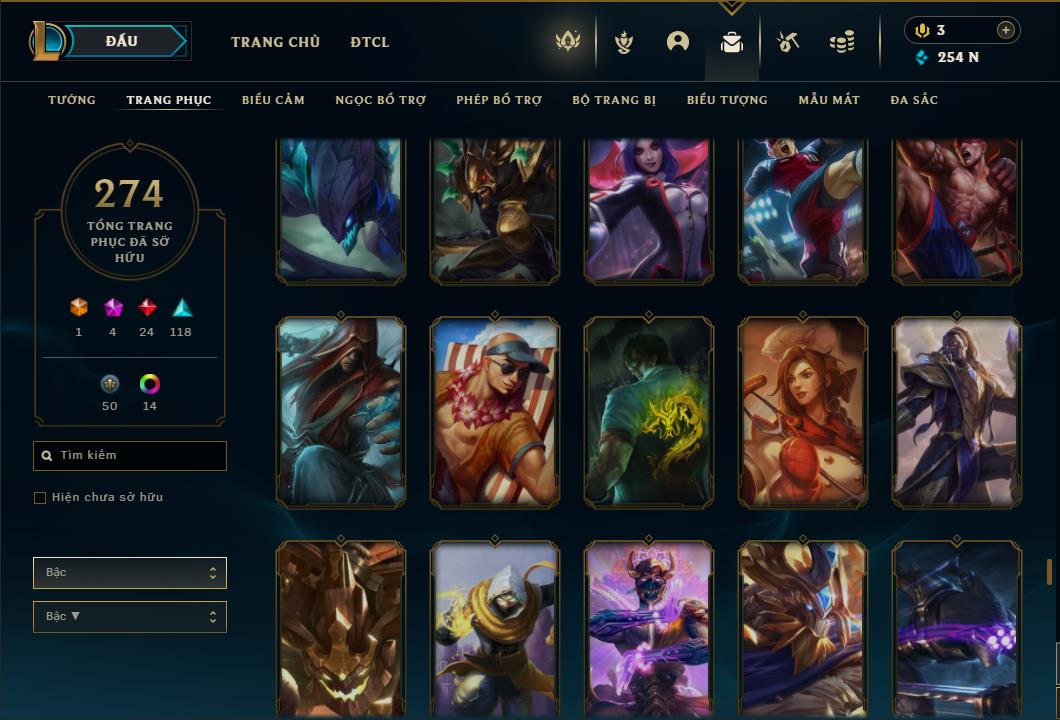This screenshot has height=720, width=1060.
Task: Toggle the Hiện chưa sở hữu checkbox
Action: click(40, 498)
